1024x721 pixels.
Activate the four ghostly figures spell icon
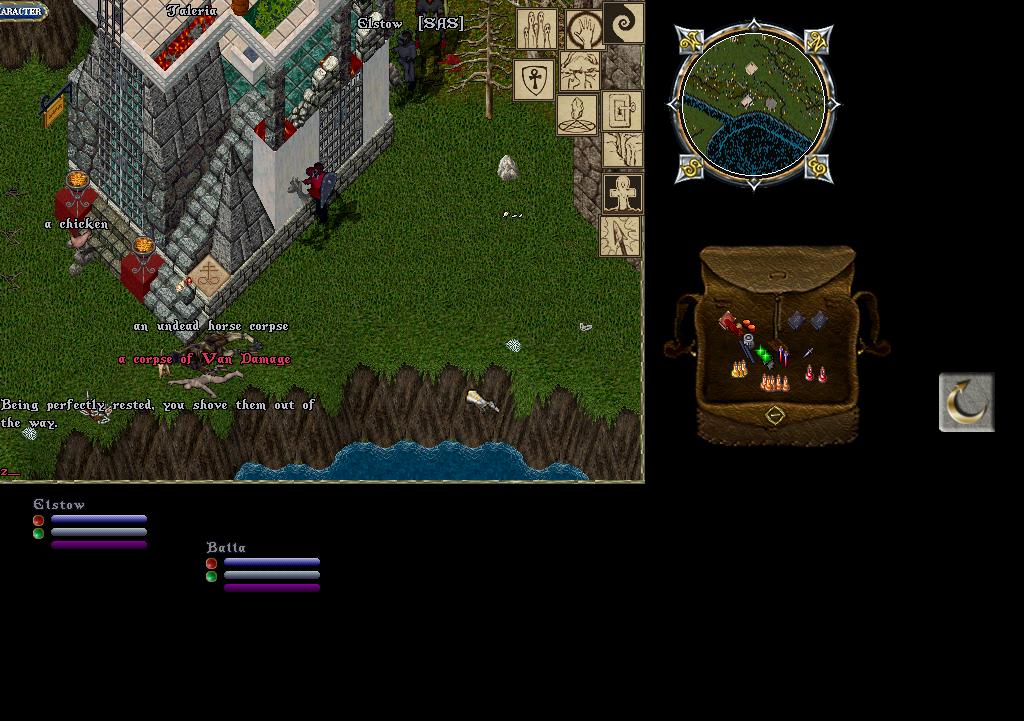pyautogui.click(x=537, y=29)
